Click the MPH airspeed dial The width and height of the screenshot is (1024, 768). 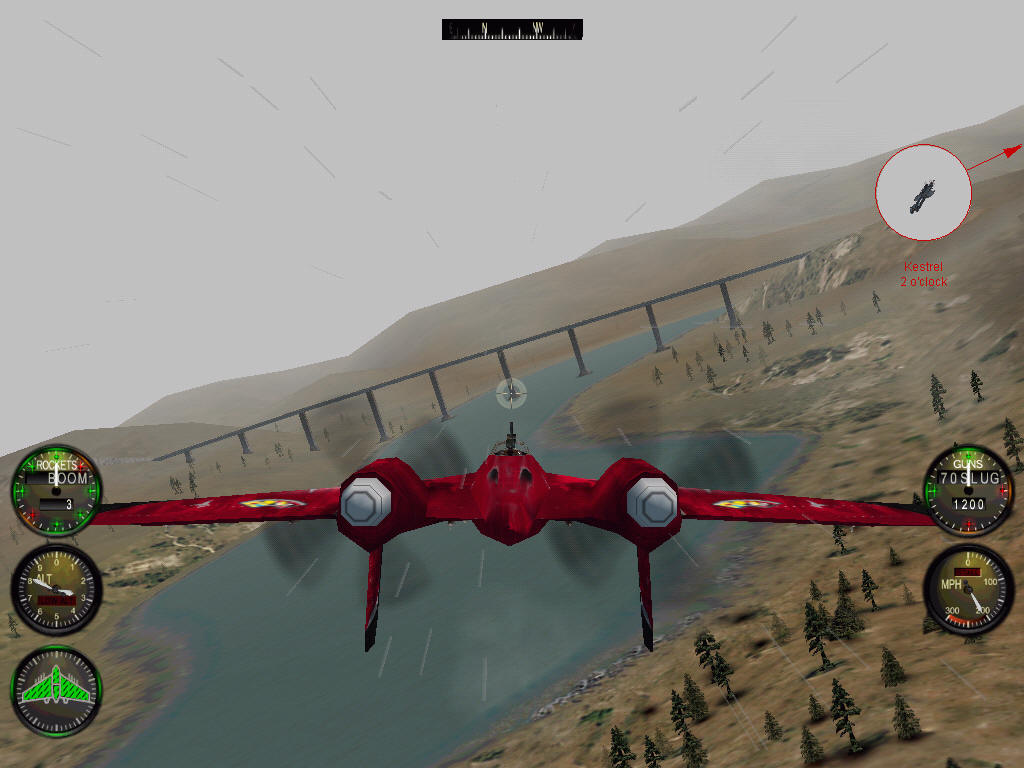tap(967, 590)
